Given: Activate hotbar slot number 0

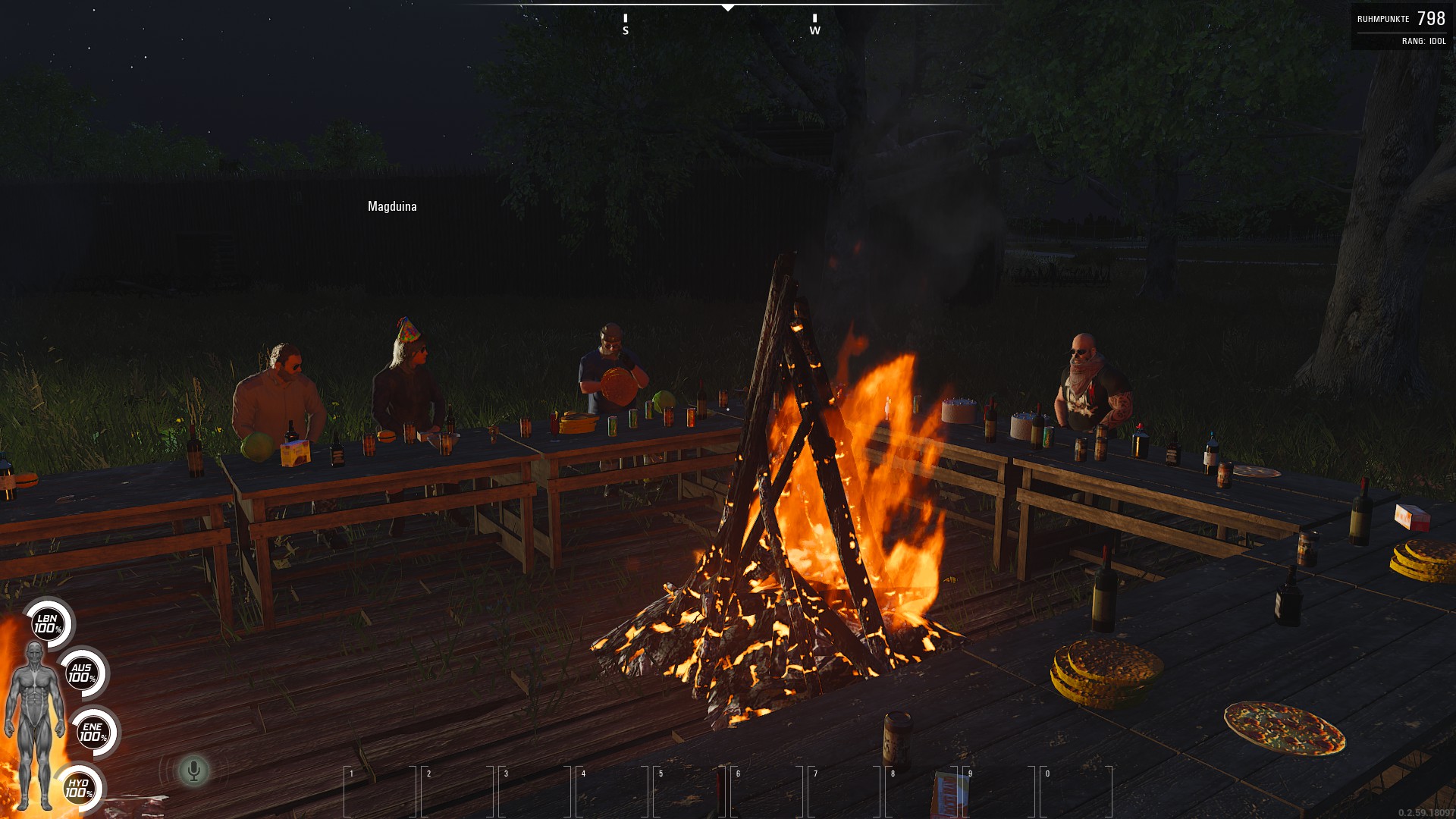Looking at the screenshot, I should (1076, 791).
